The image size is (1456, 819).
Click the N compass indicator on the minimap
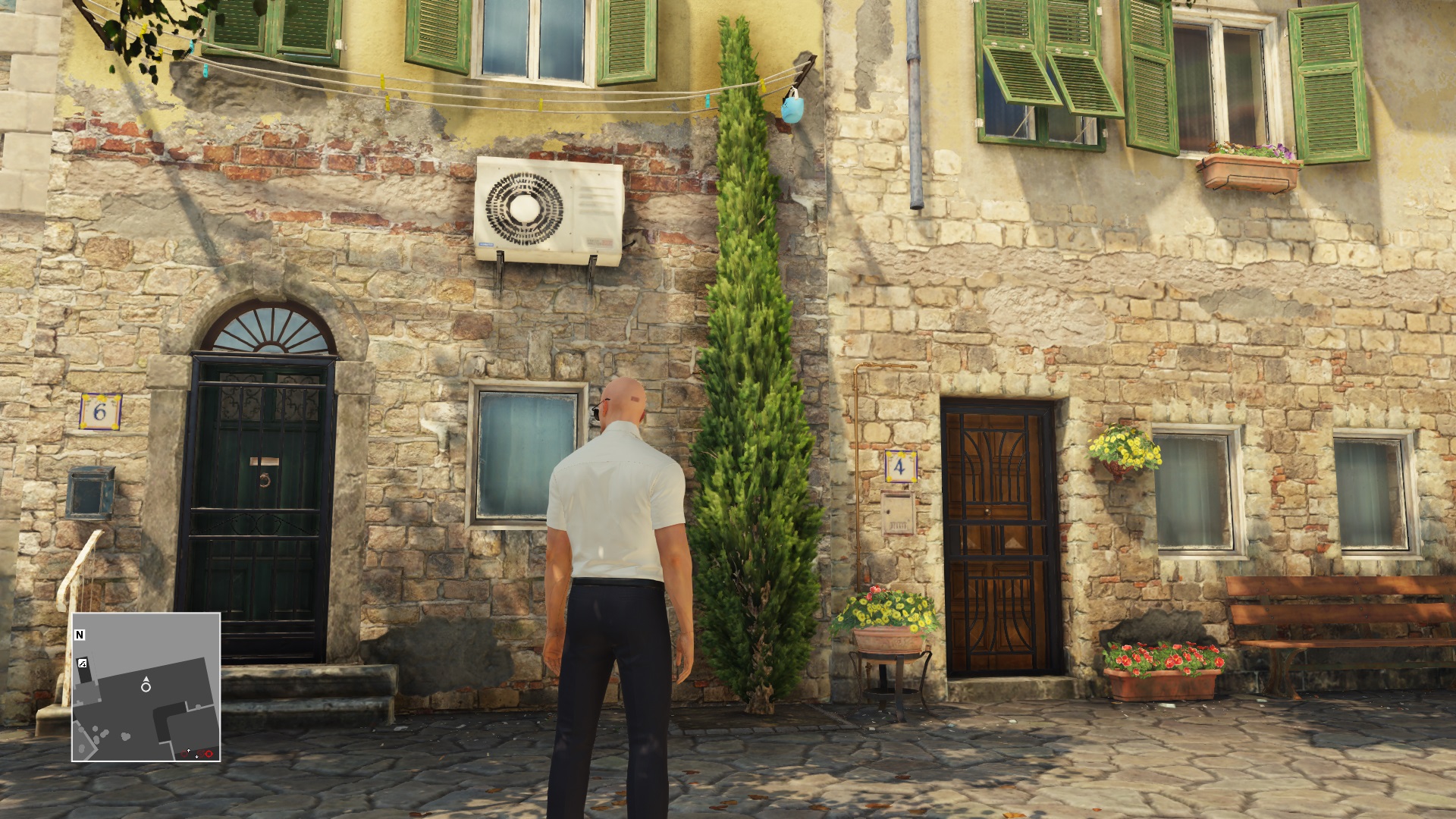coord(80,634)
